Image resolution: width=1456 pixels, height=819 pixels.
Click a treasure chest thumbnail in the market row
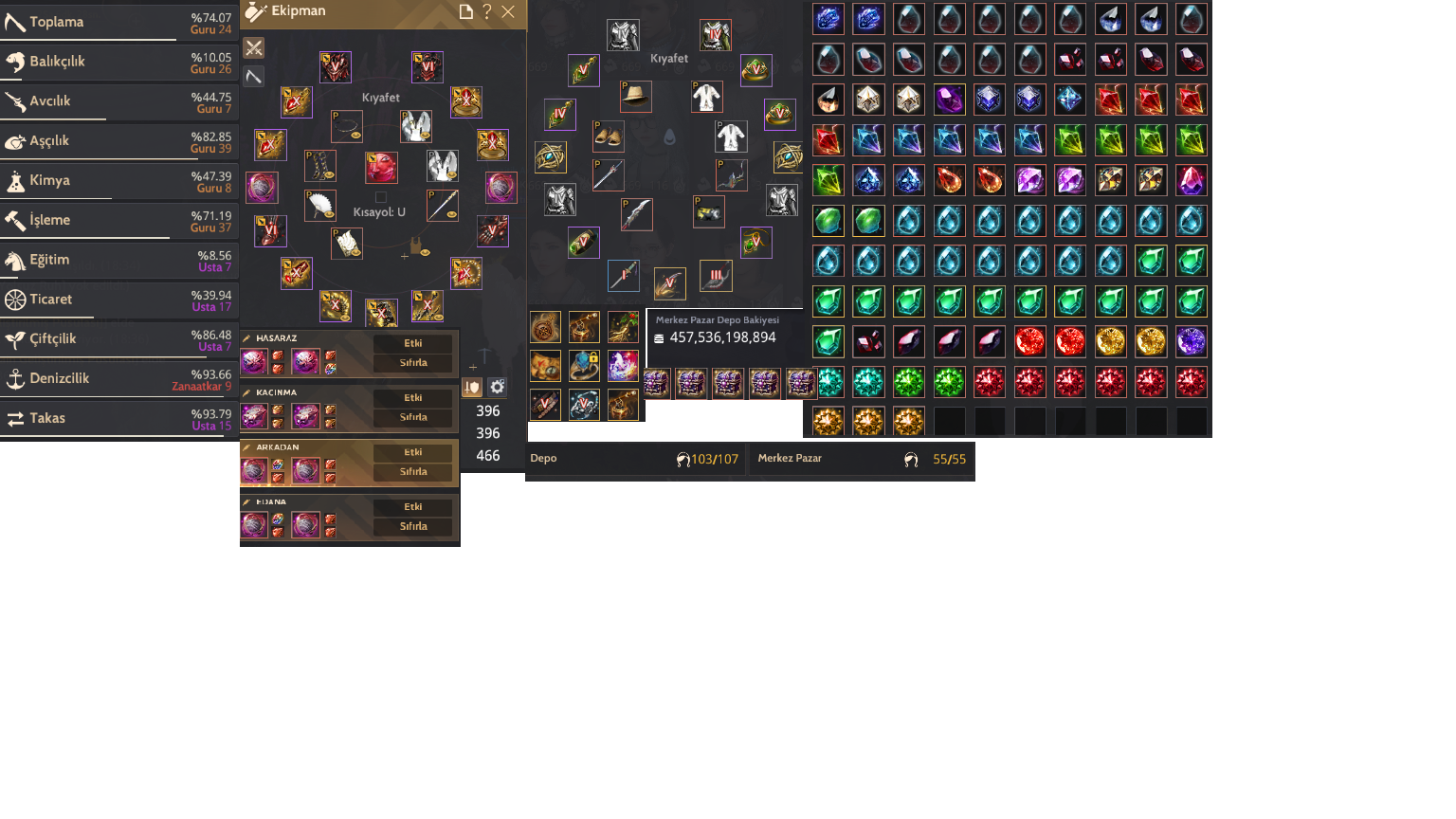[x=657, y=384]
